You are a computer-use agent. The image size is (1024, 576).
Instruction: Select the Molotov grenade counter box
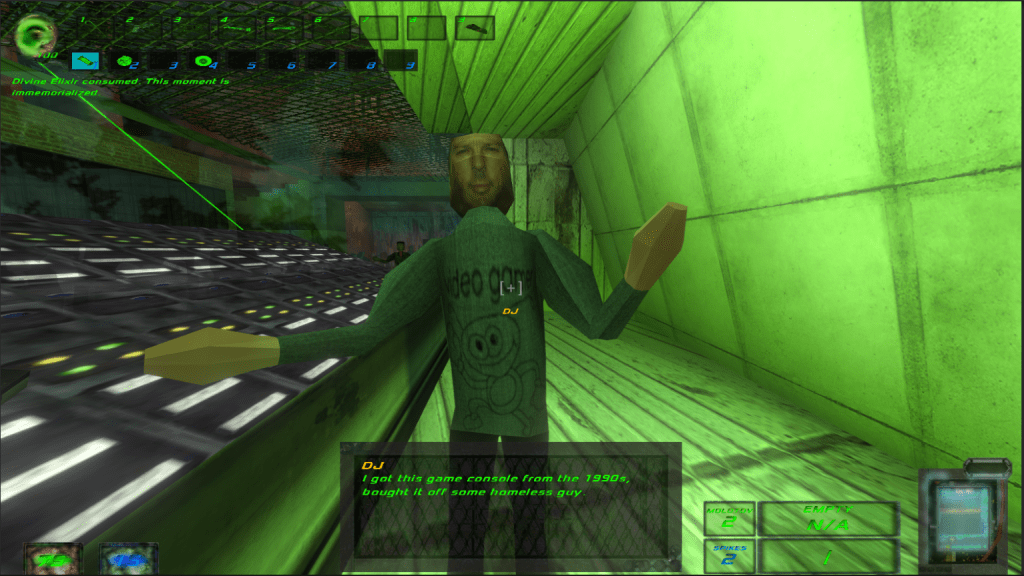[x=729, y=518]
